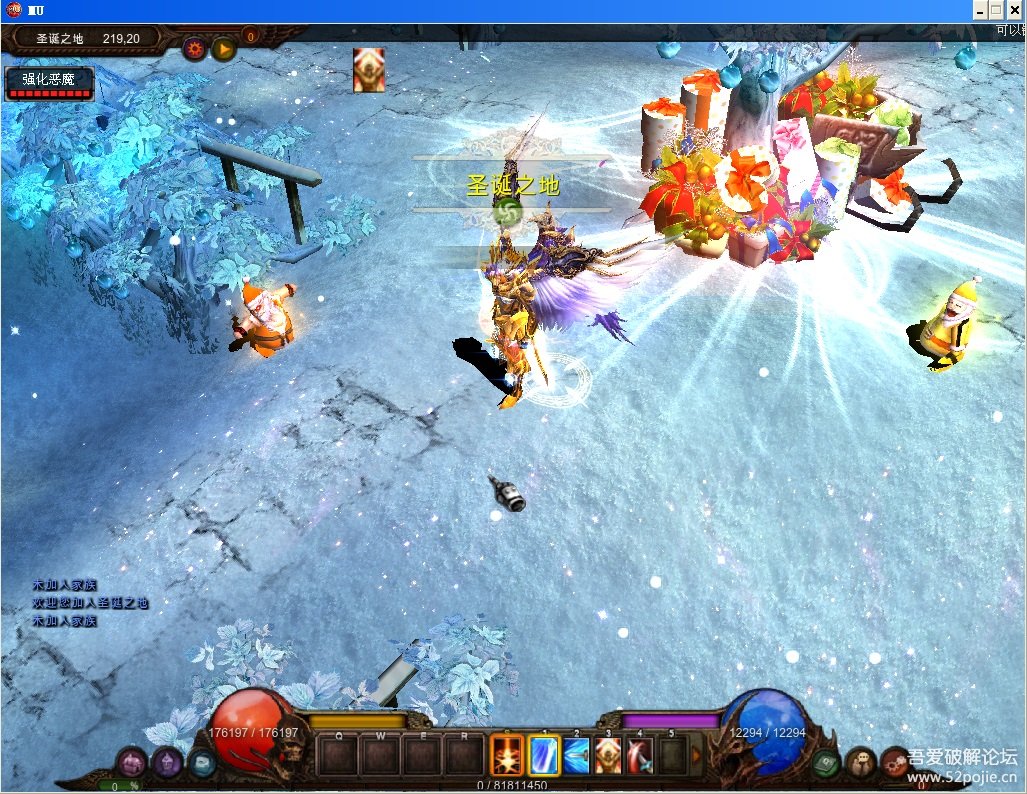Open the brown figure icon menu
The height and width of the screenshot is (794, 1027).
click(860, 762)
